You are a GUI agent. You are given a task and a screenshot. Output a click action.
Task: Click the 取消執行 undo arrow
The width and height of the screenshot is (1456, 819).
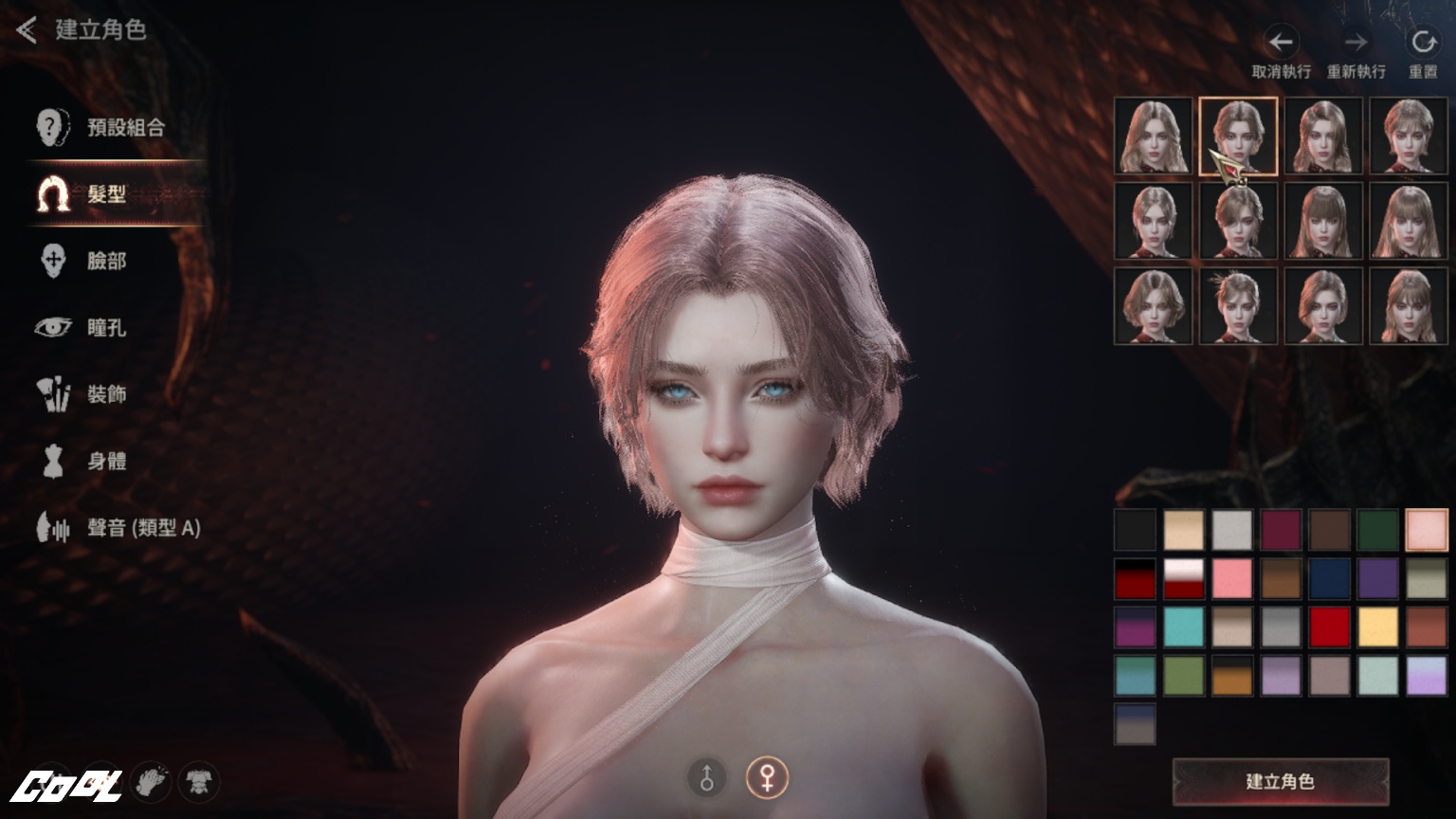(x=1281, y=43)
